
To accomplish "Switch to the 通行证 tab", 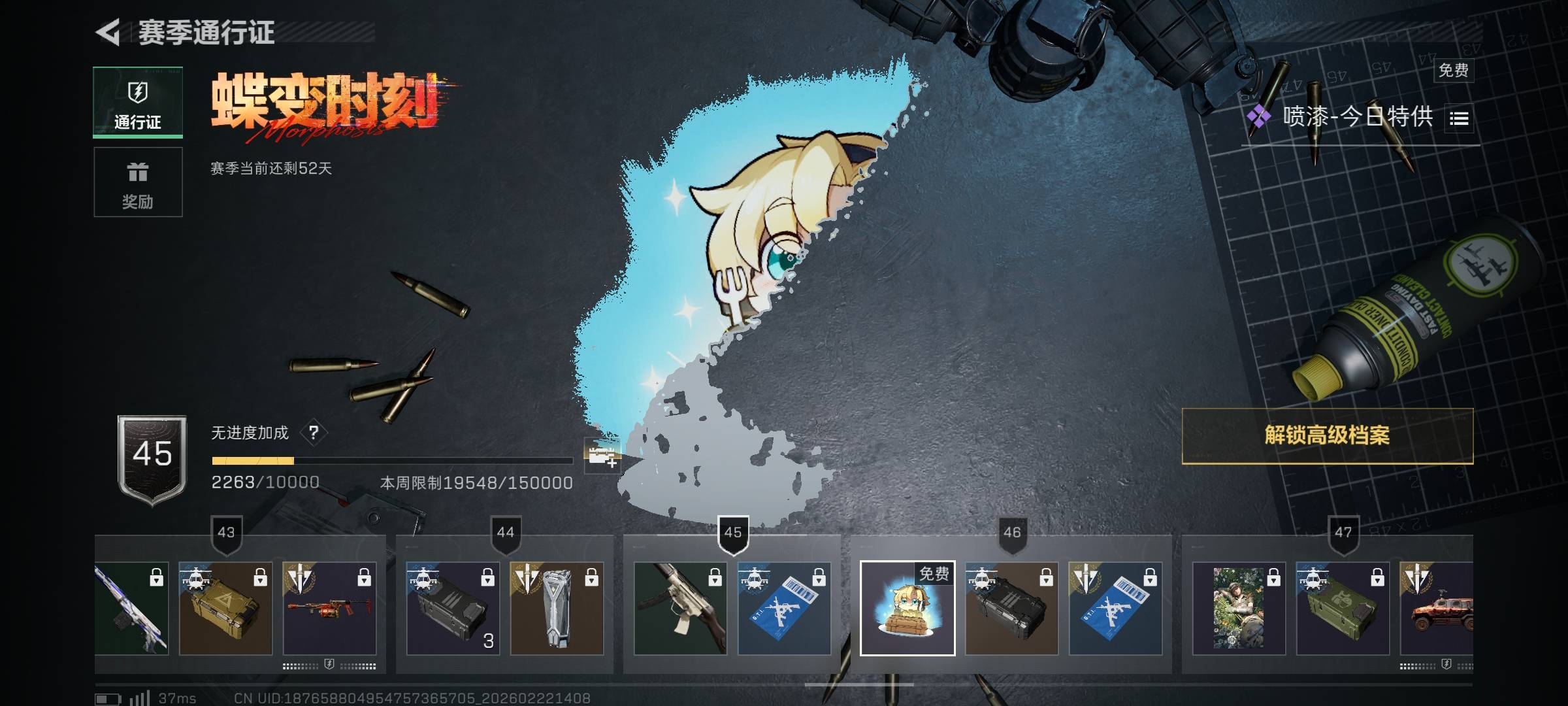I will point(138,102).
